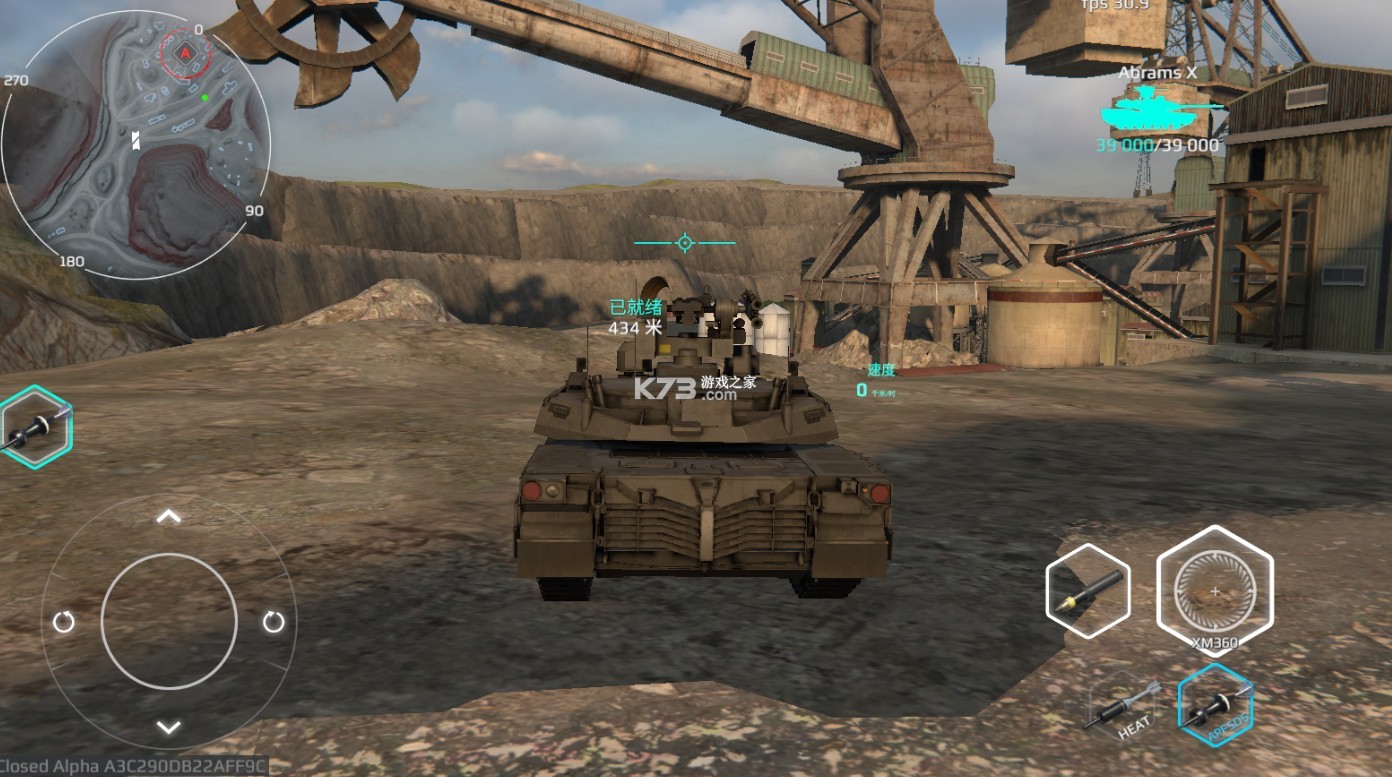Rotate tank right with clockwise arrow

click(273, 622)
